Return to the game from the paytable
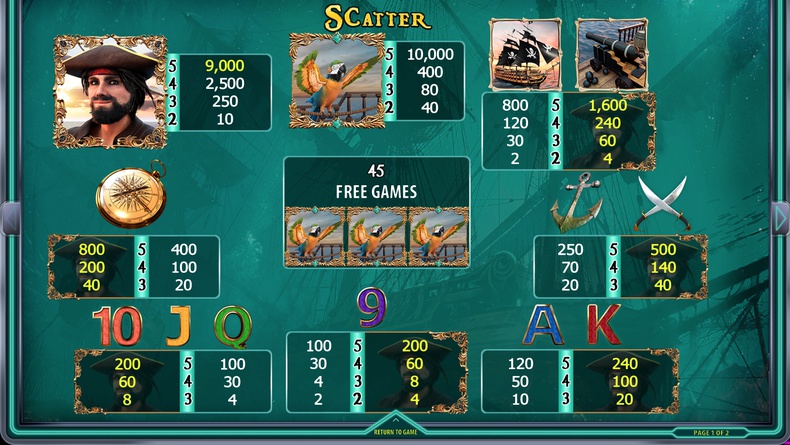Viewport: 790px width, 445px height. (394, 432)
